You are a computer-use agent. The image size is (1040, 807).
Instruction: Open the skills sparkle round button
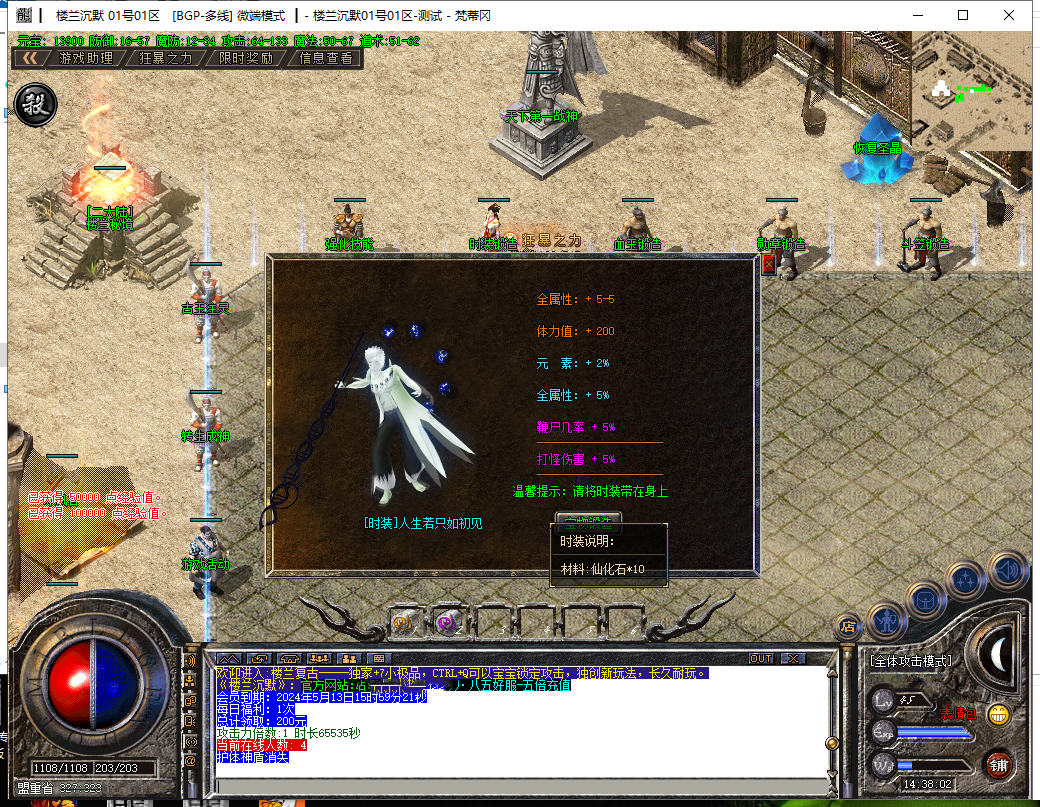(x=967, y=579)
